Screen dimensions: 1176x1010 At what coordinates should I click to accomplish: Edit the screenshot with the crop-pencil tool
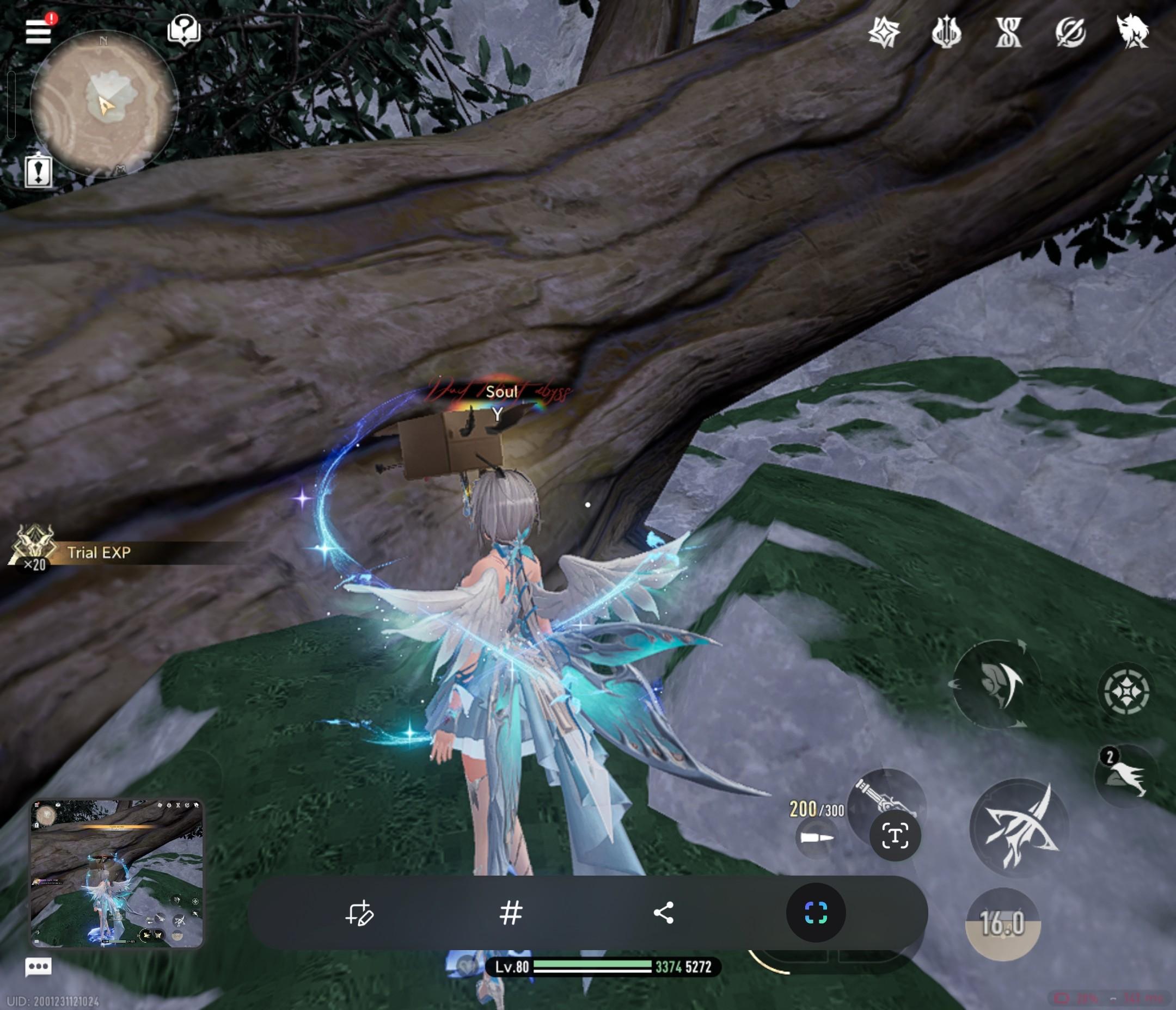click(359, 913)
